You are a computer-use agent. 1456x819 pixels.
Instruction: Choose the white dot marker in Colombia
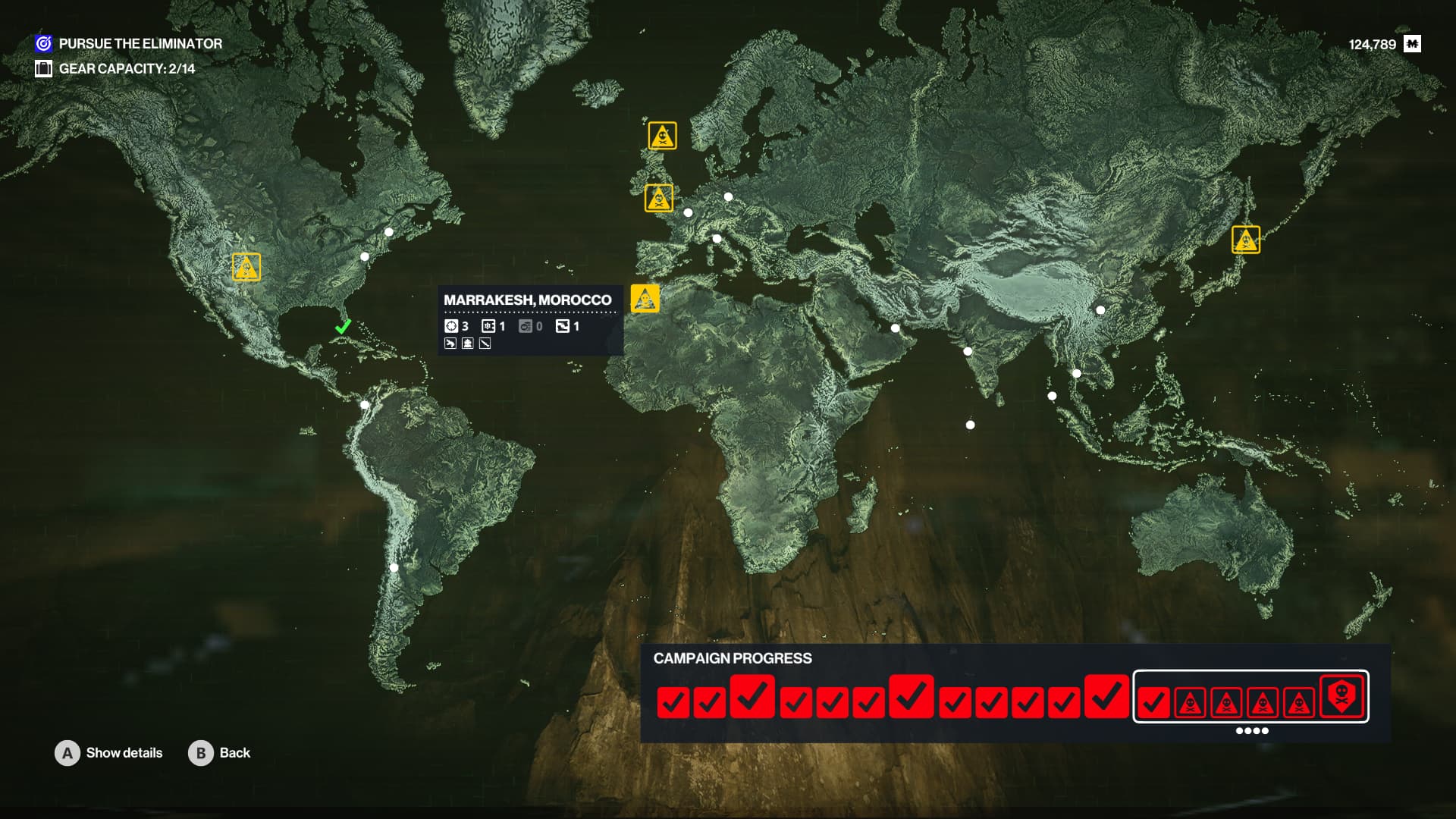[x=365, y=405]
